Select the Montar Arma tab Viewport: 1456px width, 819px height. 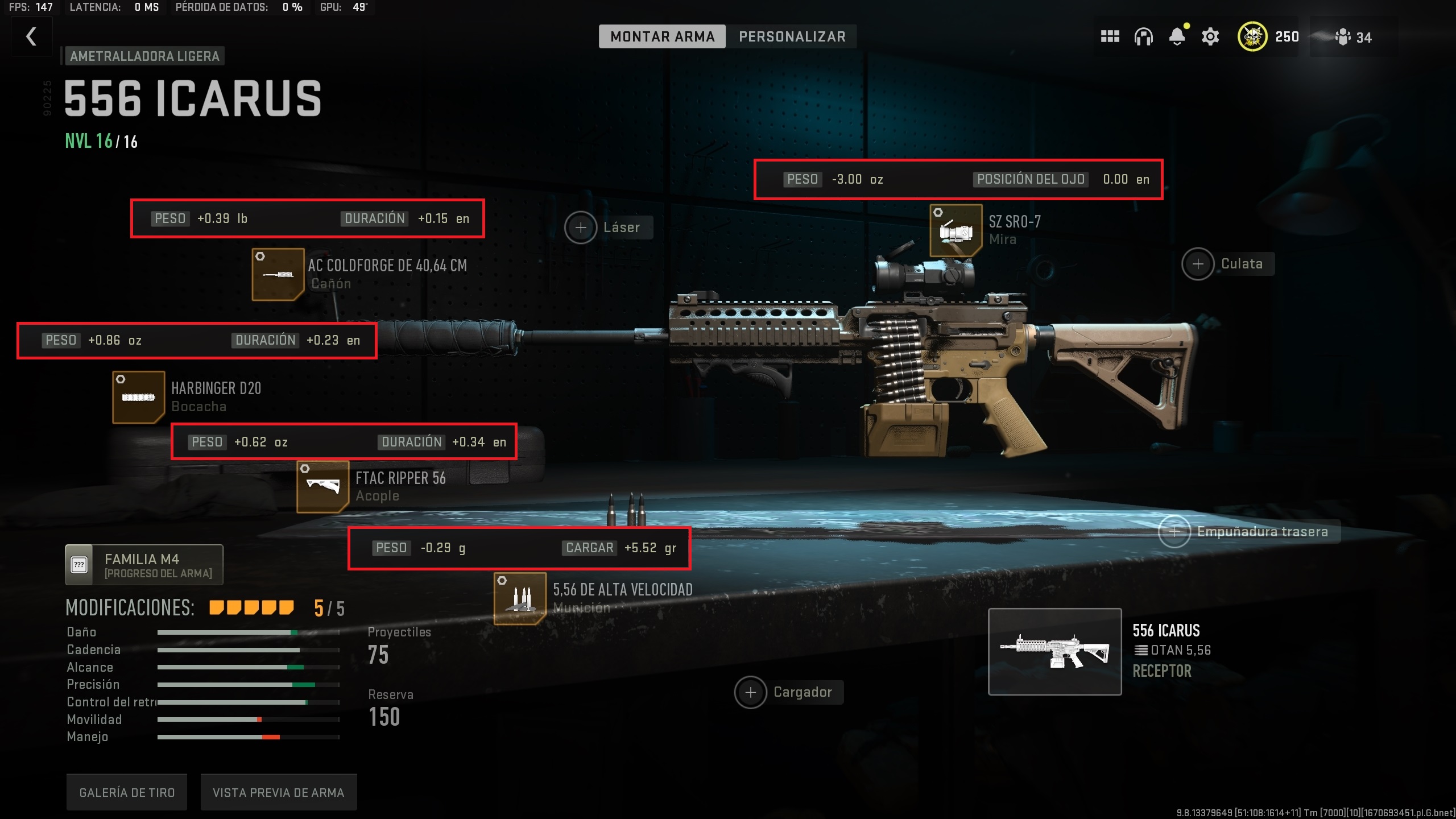pos(662,36)
